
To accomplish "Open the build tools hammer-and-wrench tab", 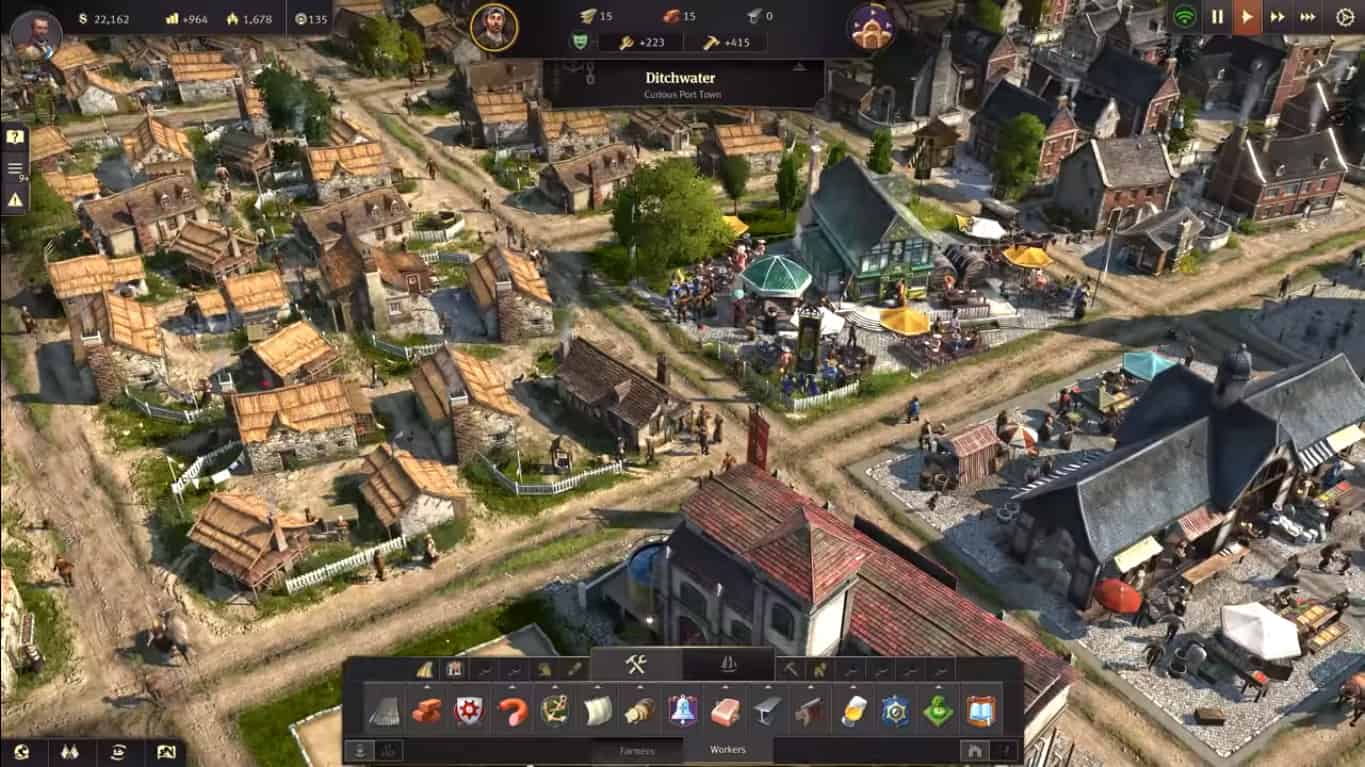I will click(x=636, y=665).
